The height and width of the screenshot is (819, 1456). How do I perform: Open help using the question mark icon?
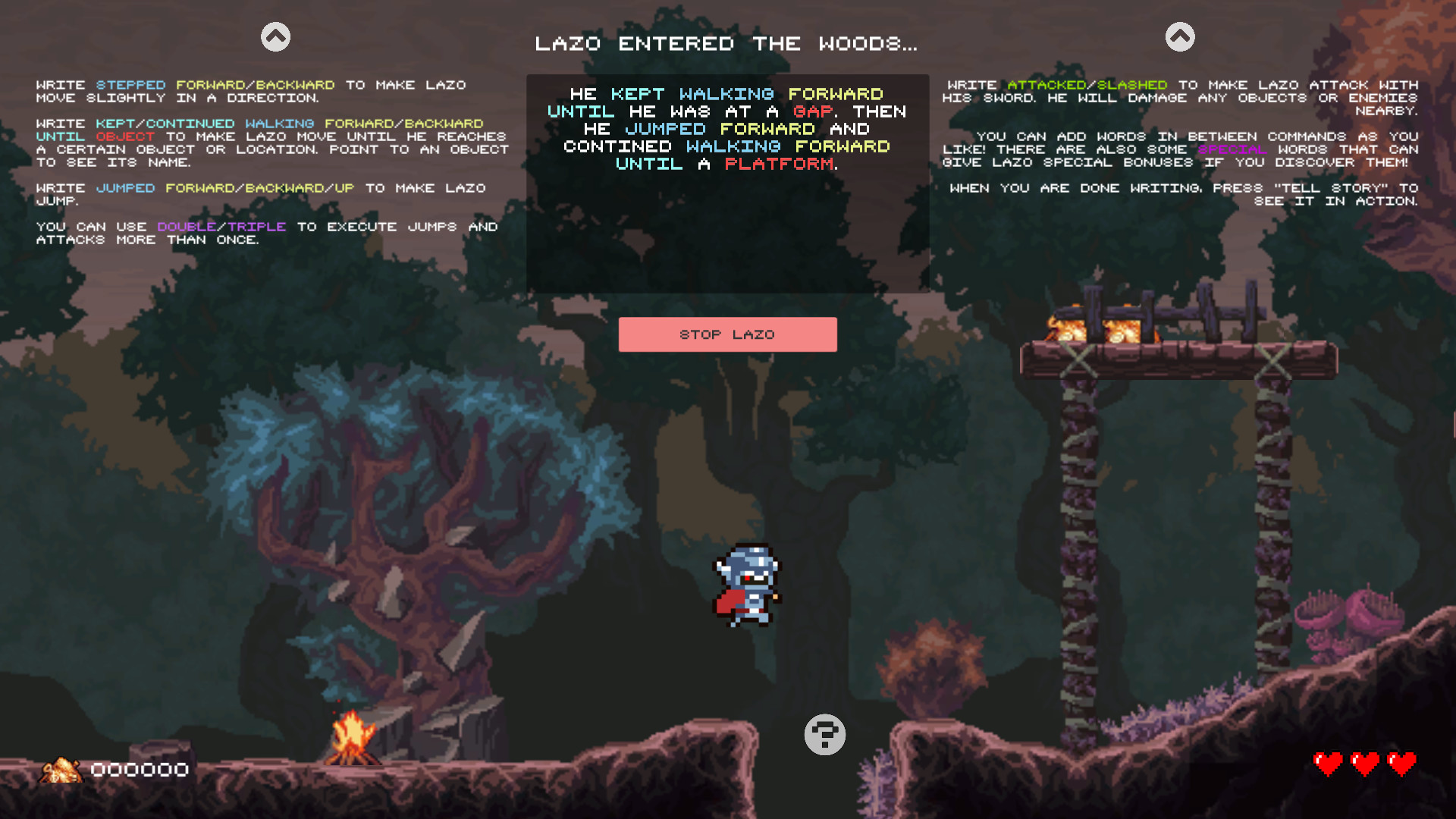[825, 734]
